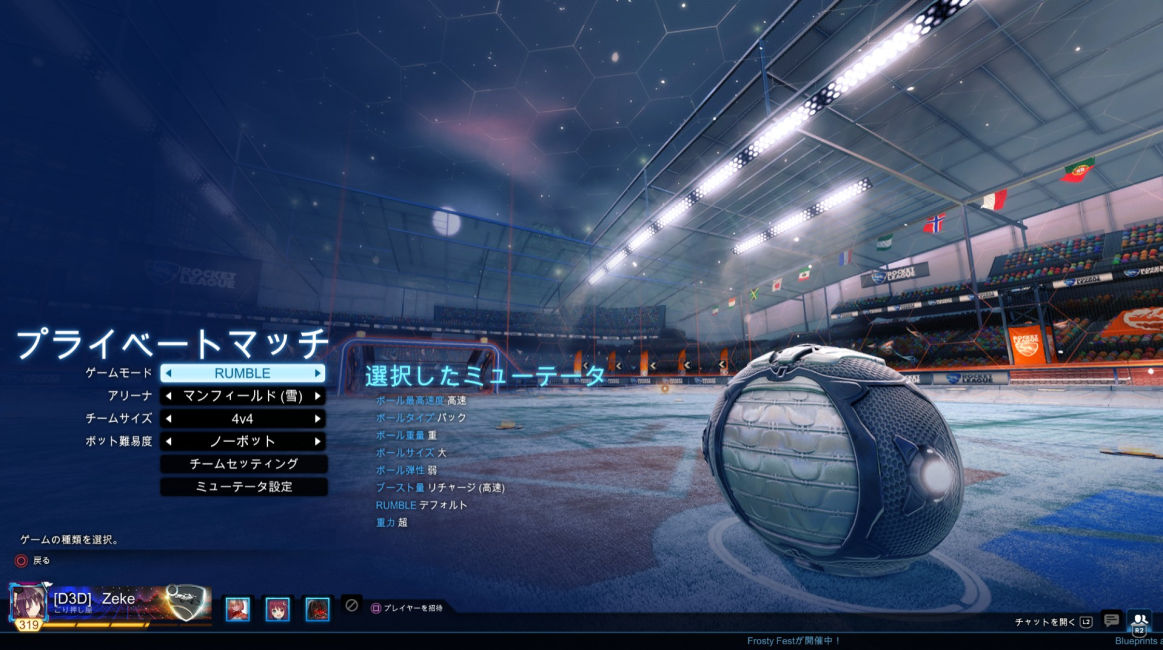Select the マンフィールド (雪) arena row

243,396
